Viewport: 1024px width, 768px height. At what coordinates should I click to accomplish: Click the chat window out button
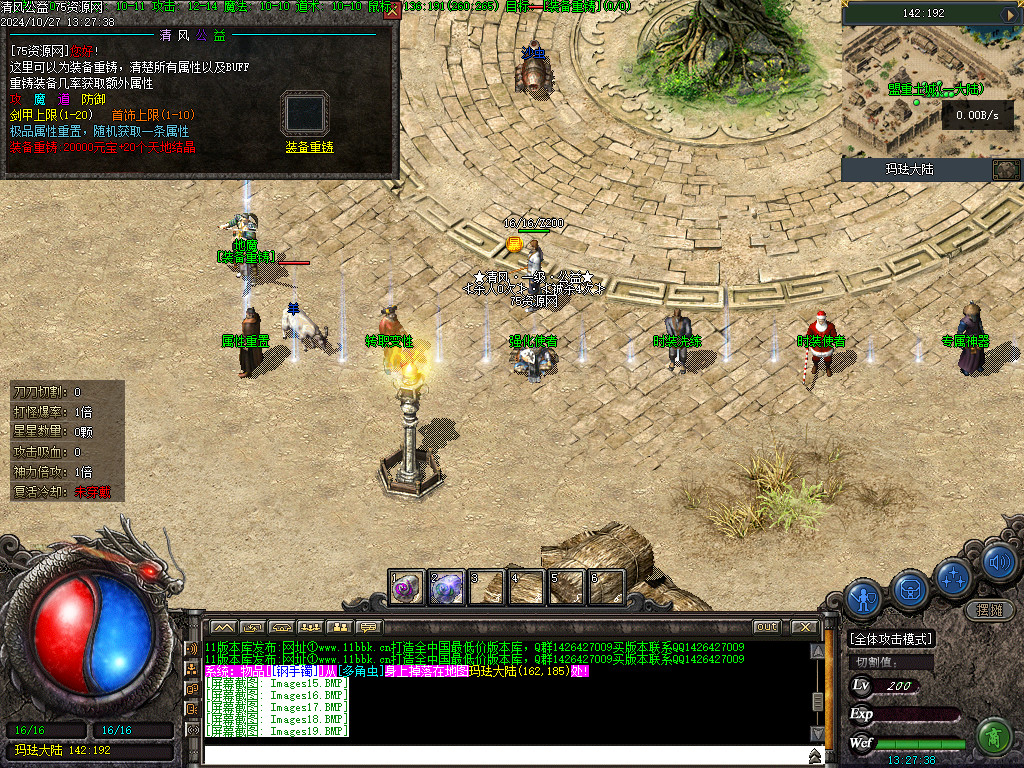[x=766, y=627]
